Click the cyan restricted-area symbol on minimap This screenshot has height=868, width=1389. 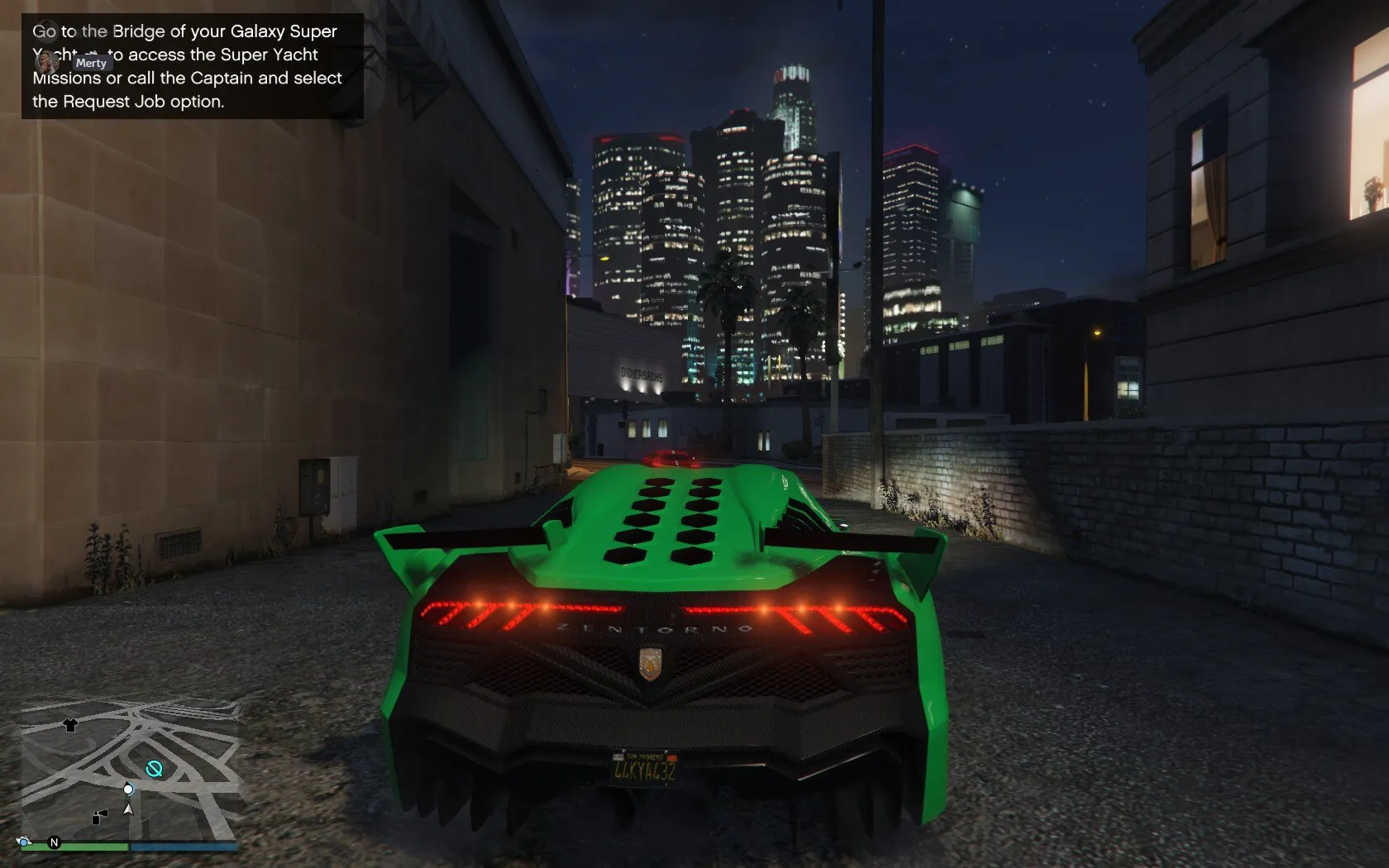[155, 769]
